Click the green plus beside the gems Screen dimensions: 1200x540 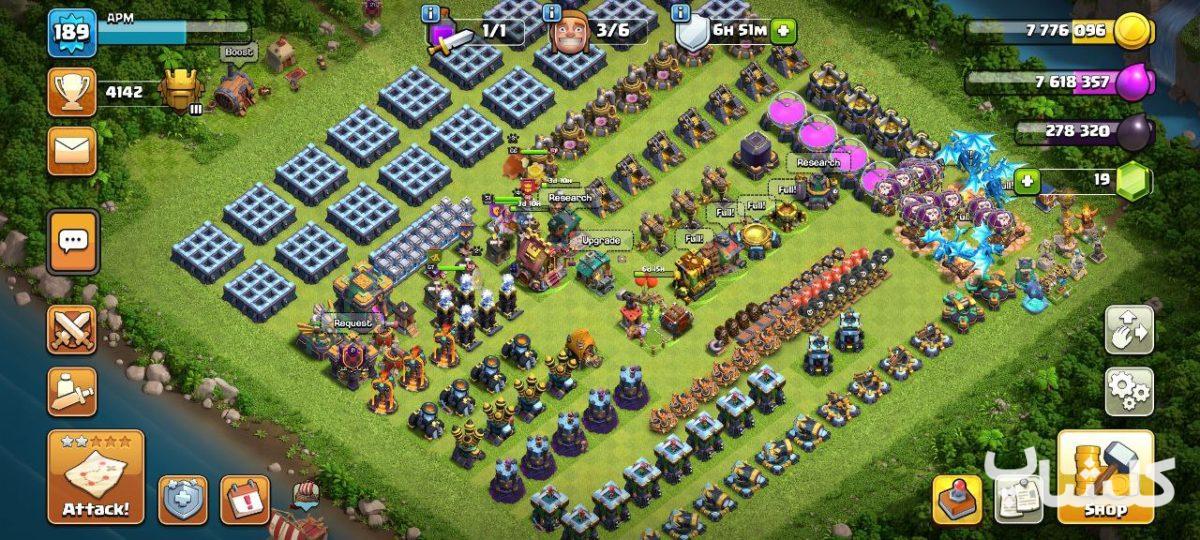[x=1027, y=181]
